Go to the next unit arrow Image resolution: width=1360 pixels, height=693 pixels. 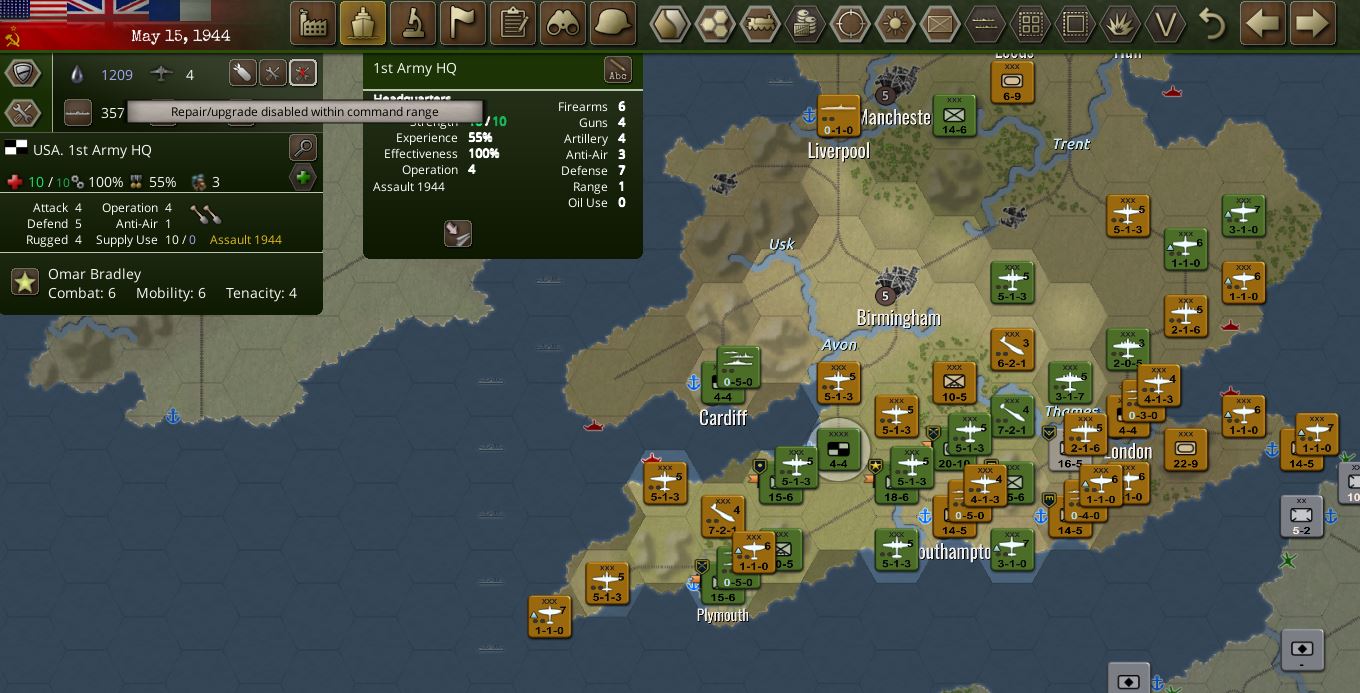(x=1313, y=23)
